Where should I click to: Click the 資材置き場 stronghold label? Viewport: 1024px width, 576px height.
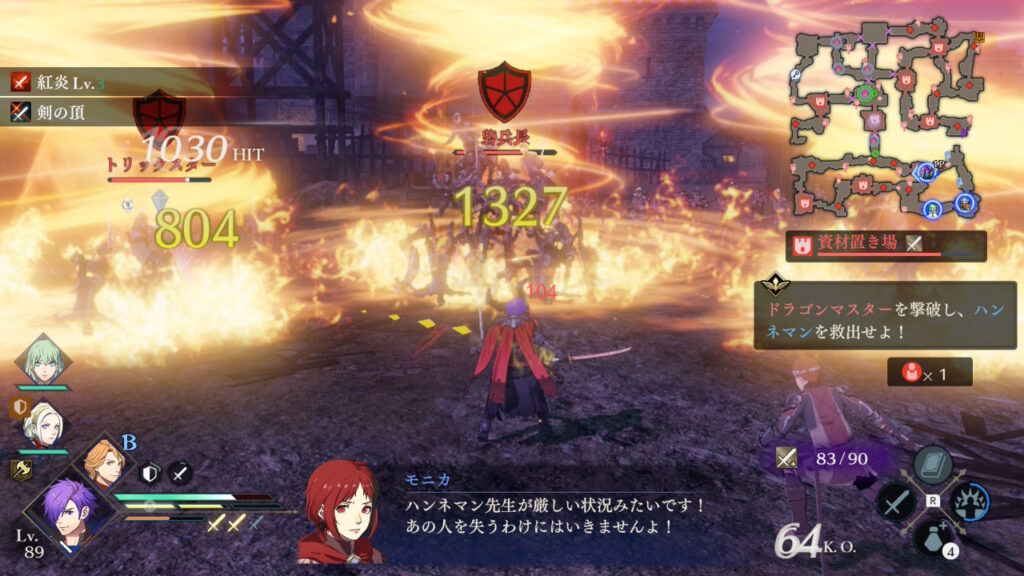[x=885, y=244]
